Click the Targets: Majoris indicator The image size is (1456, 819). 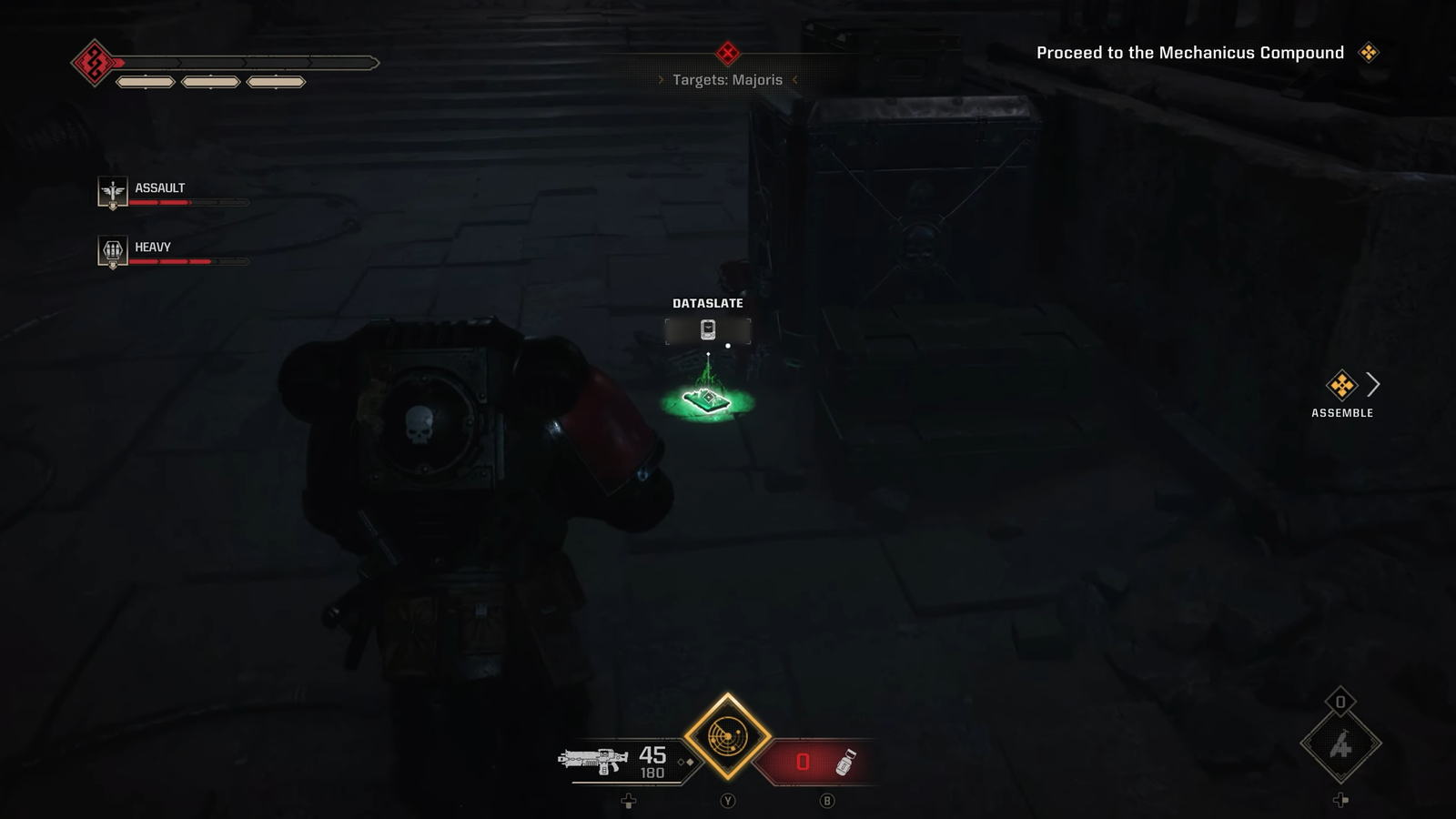coord(727,79)
